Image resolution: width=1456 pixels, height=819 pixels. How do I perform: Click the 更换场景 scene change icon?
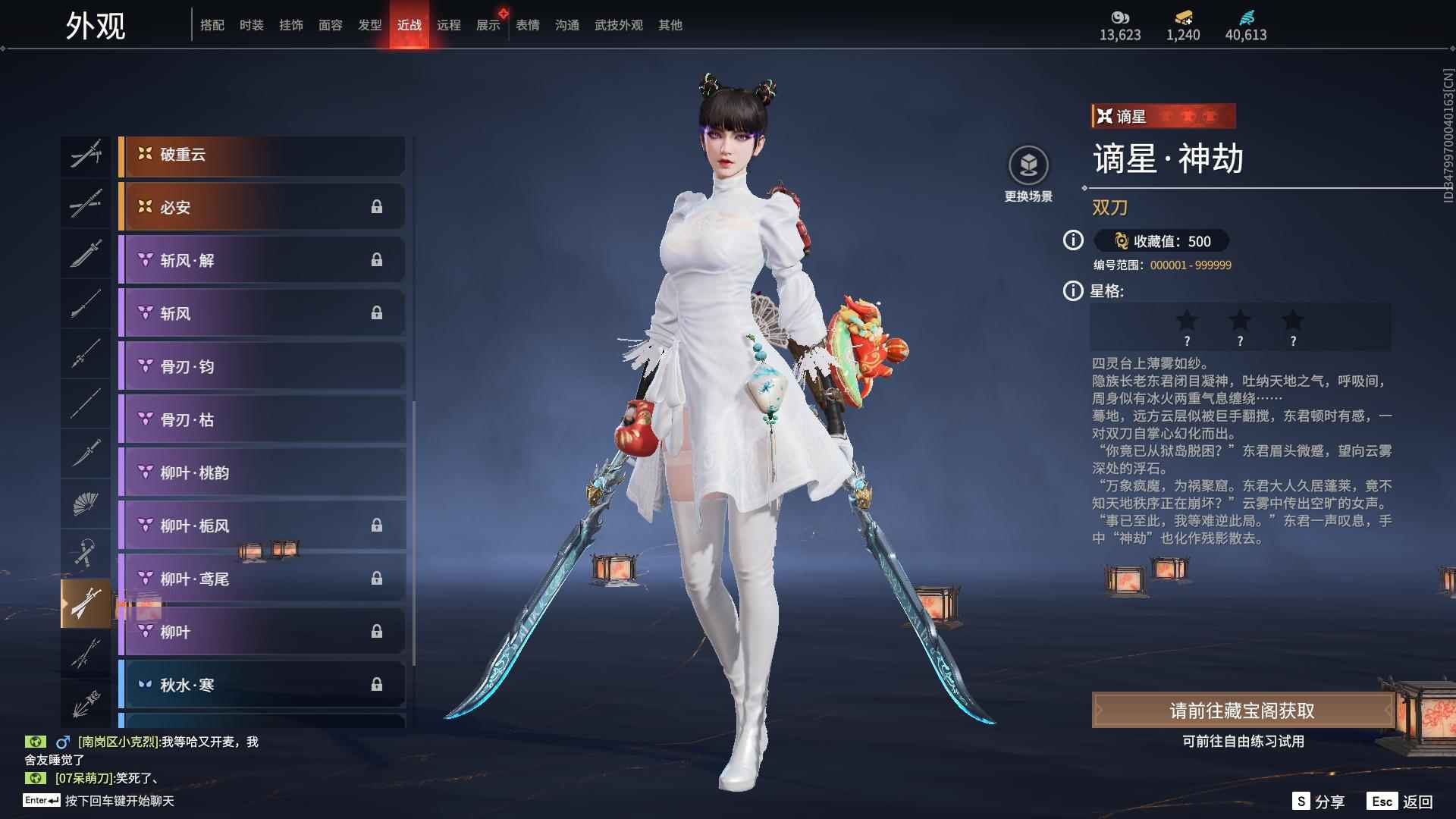pos(1028,166)
